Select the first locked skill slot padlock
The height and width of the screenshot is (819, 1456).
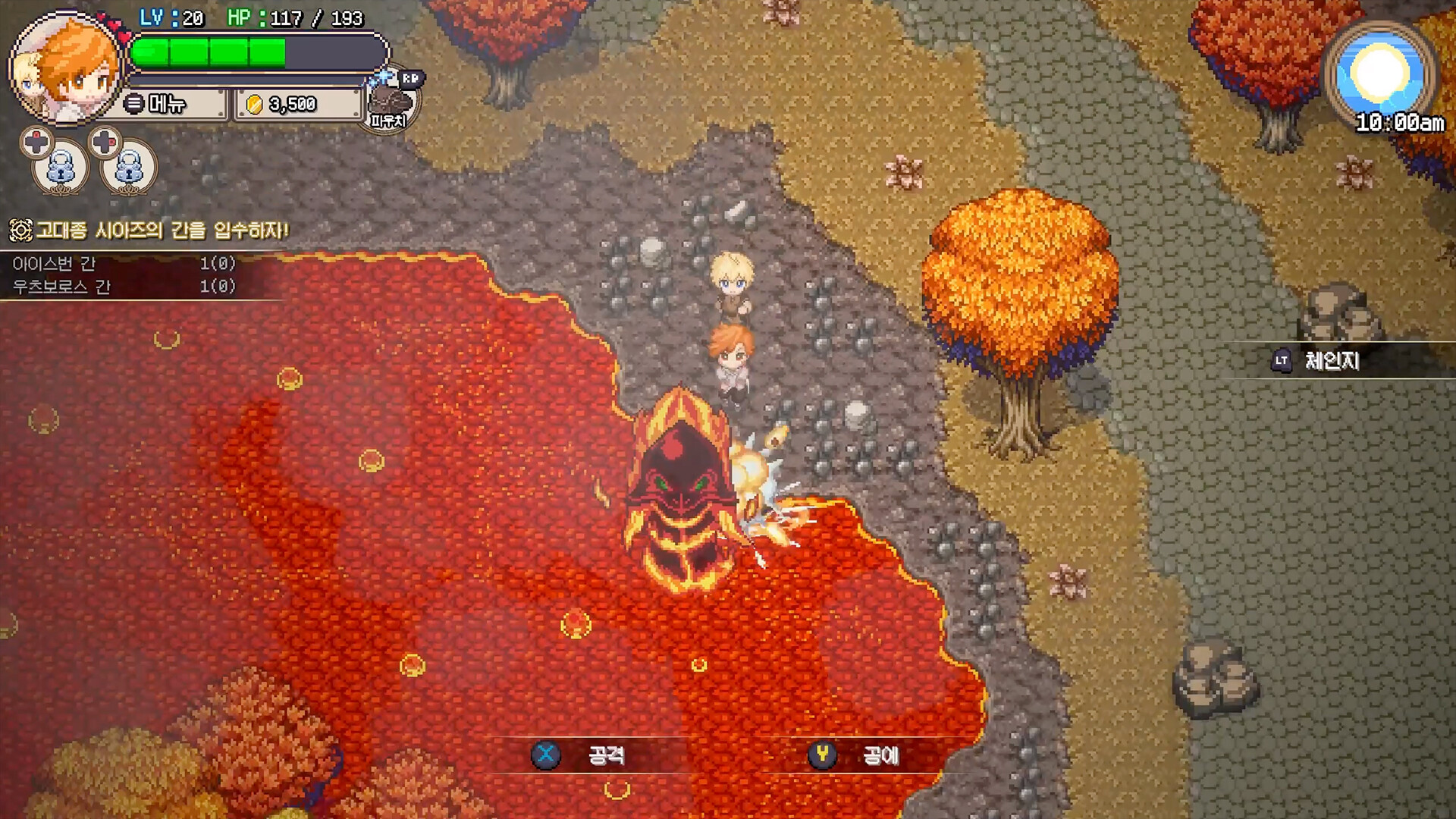click(62, 171)
